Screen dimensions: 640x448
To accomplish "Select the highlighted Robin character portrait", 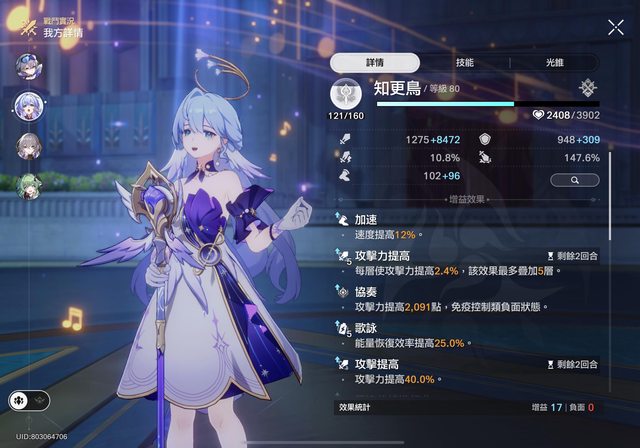I will click(x=28, y=105).
